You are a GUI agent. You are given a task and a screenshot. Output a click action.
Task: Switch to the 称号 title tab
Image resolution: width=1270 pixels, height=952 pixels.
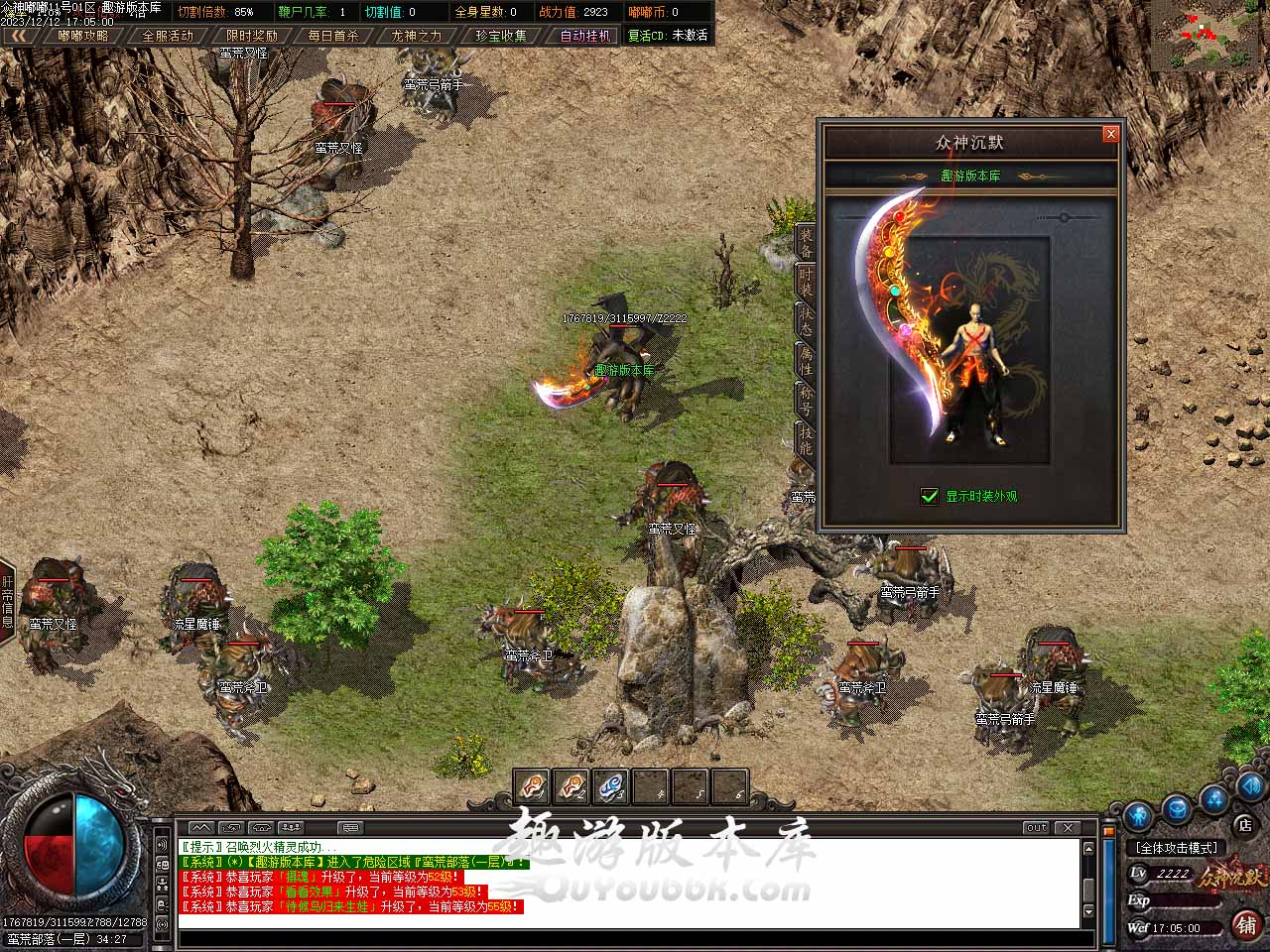pyautogui.click(x=806, y=399)
